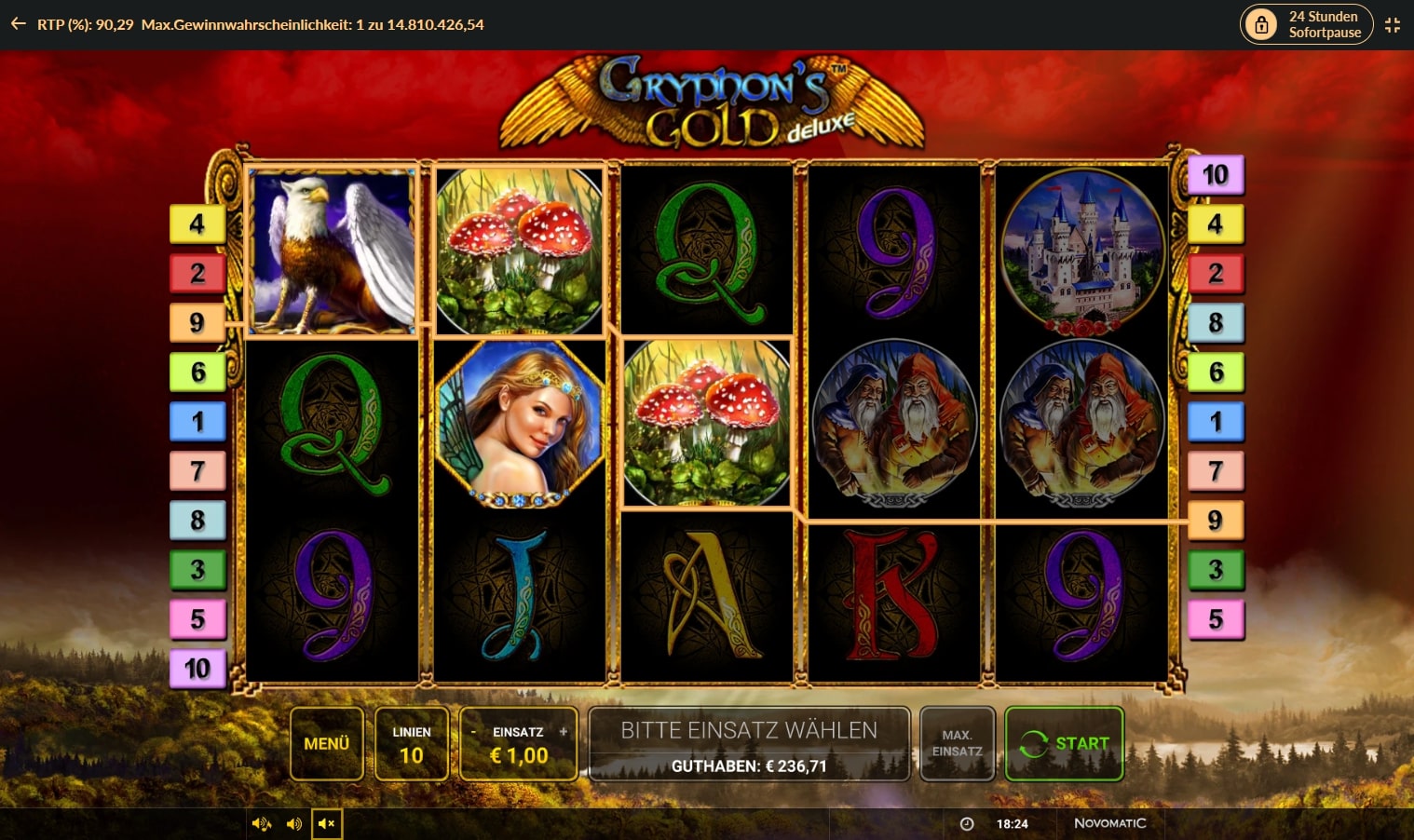The width and height of the screenshot is (1414, 840).
Task: Click the lock icon beside 24 Stunden Sofortpause
Action: [x=1262, y=24]
